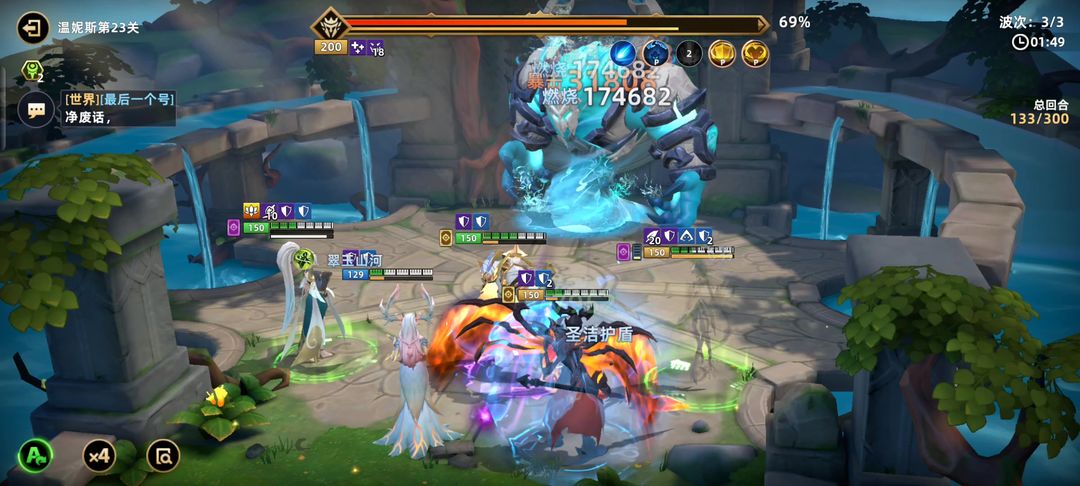Screen dimensions: 1080x486
Task: Inspect the boss's blue beast passive icon
Action: (x=655, y=53)
